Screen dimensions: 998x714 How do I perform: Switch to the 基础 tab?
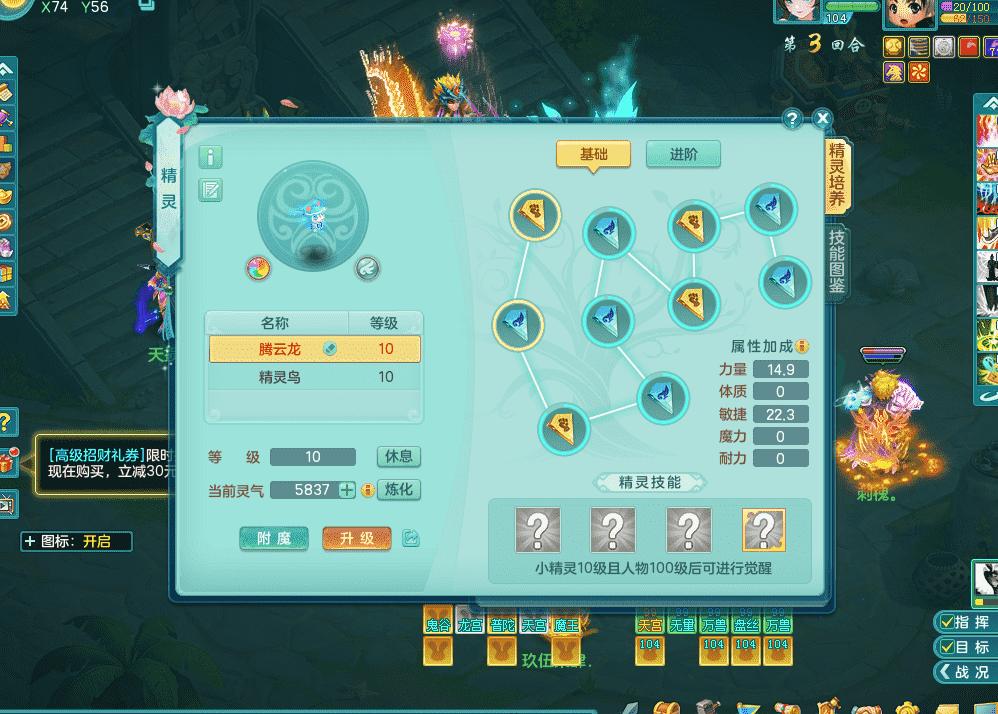[593, 154]
